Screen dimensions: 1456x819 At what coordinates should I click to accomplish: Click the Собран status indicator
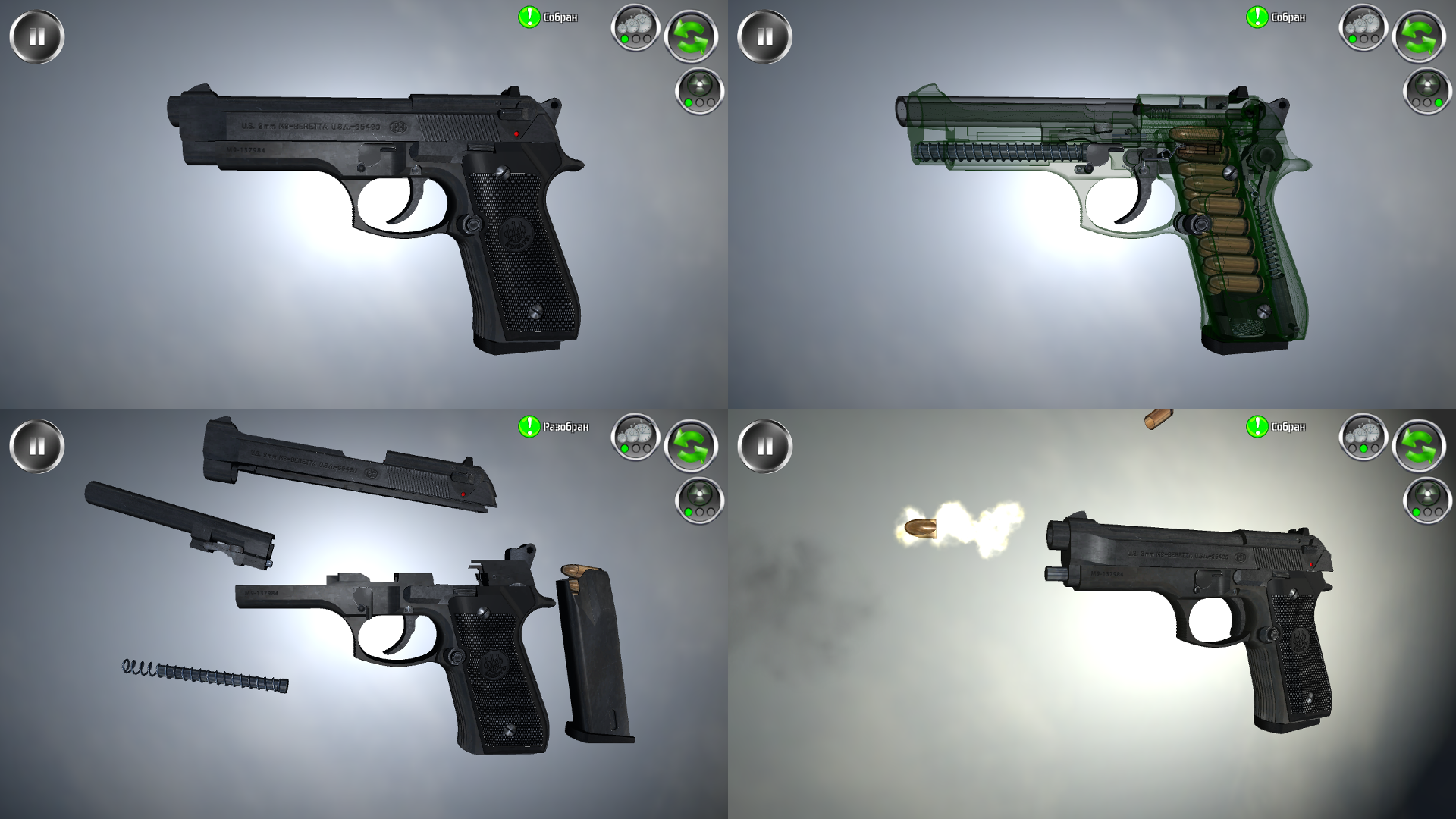tap(559, 15)
